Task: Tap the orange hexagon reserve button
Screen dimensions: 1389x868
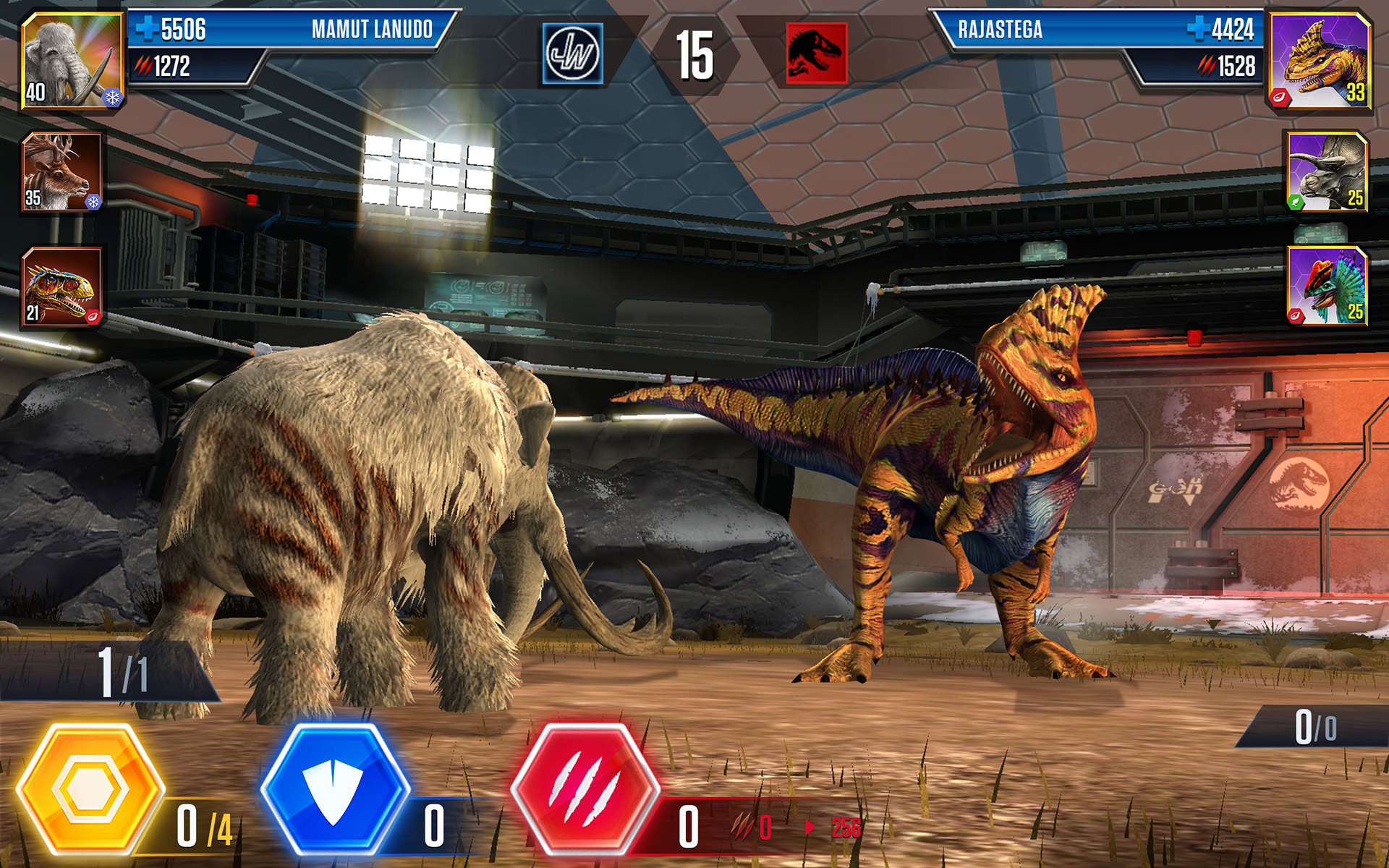Action: 90,790
